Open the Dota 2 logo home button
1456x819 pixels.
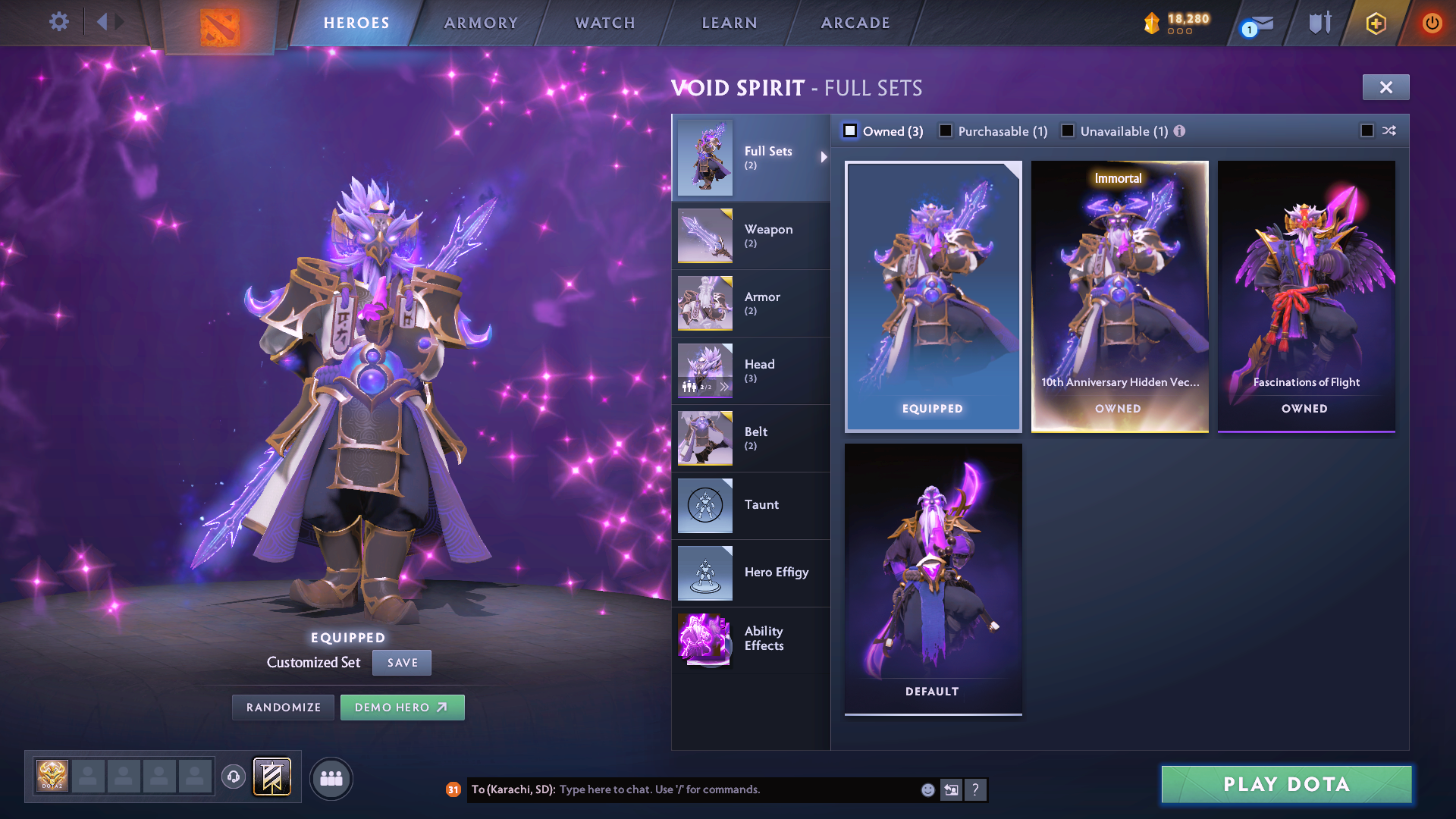[x=219, y=23]
